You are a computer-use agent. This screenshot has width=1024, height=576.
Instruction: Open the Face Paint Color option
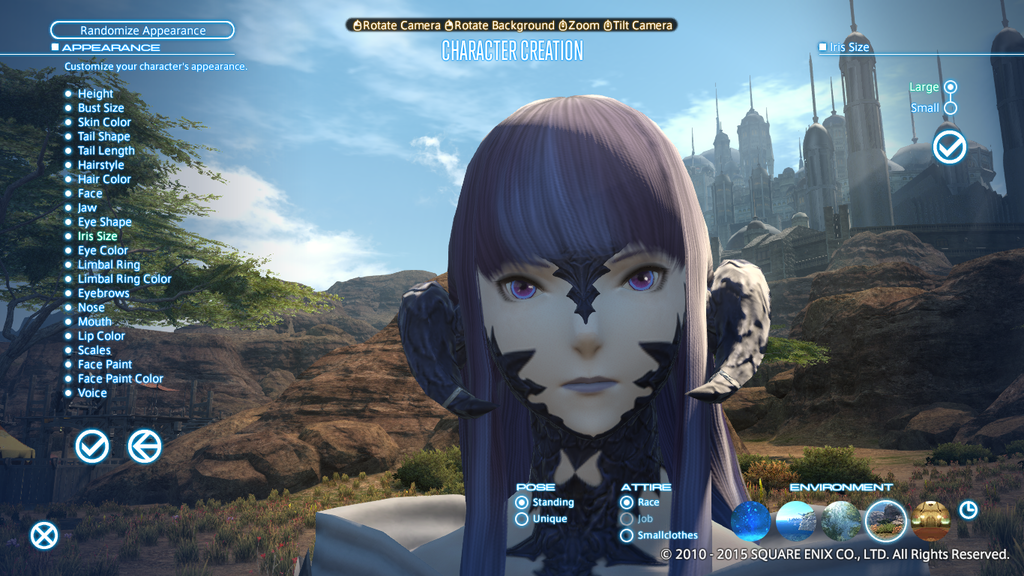click(120, 379)
